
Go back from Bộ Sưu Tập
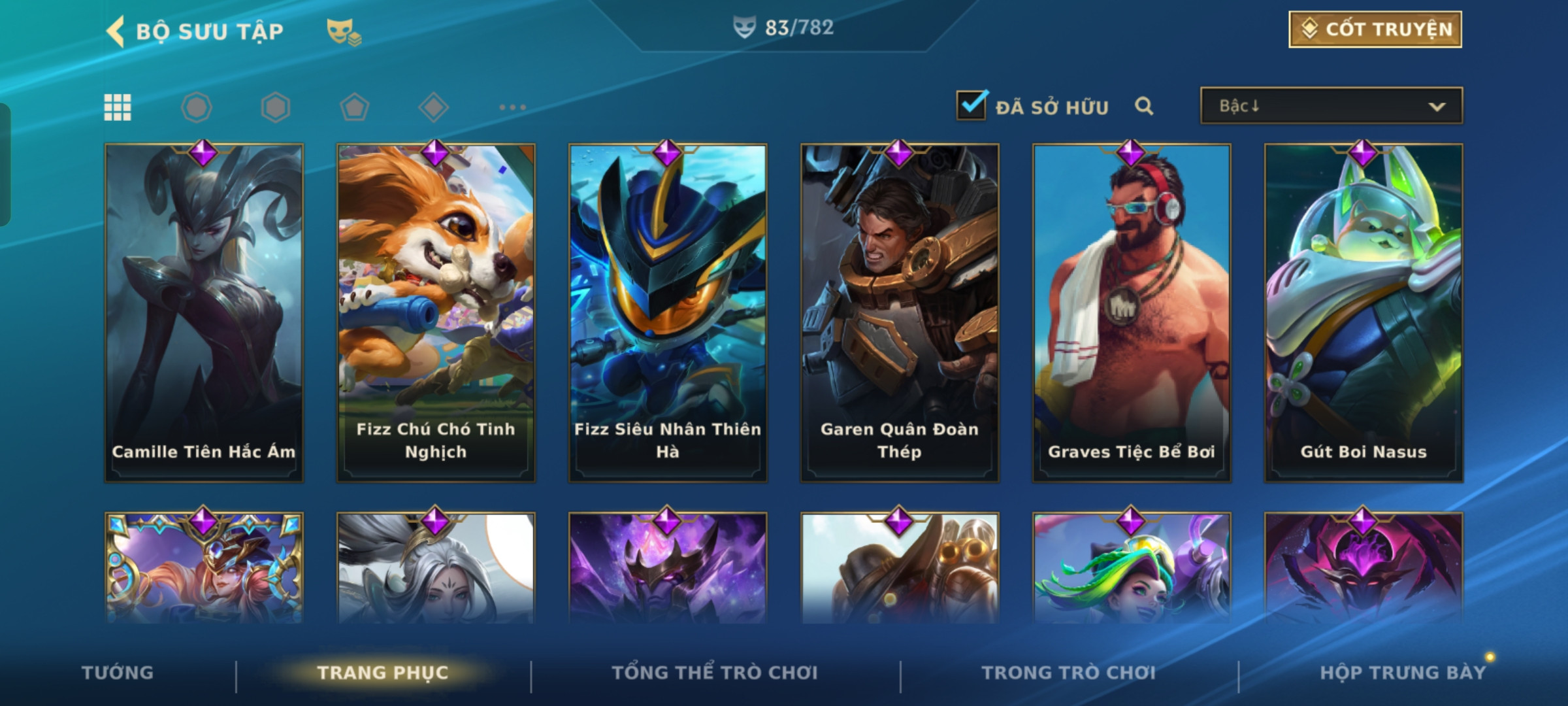[116, 31]
